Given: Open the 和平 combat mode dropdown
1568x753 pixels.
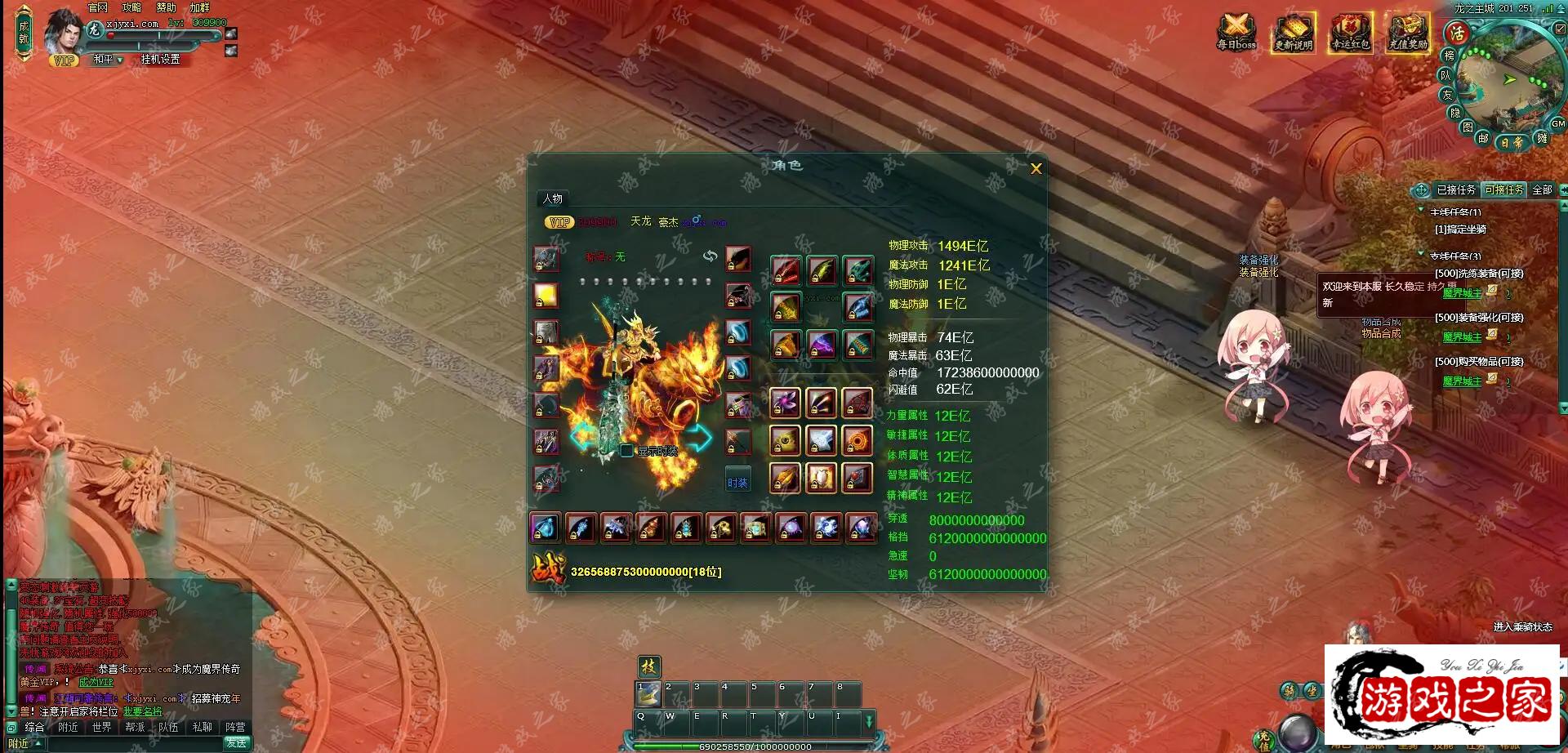Looking at the screenshot, I should 107,60.
